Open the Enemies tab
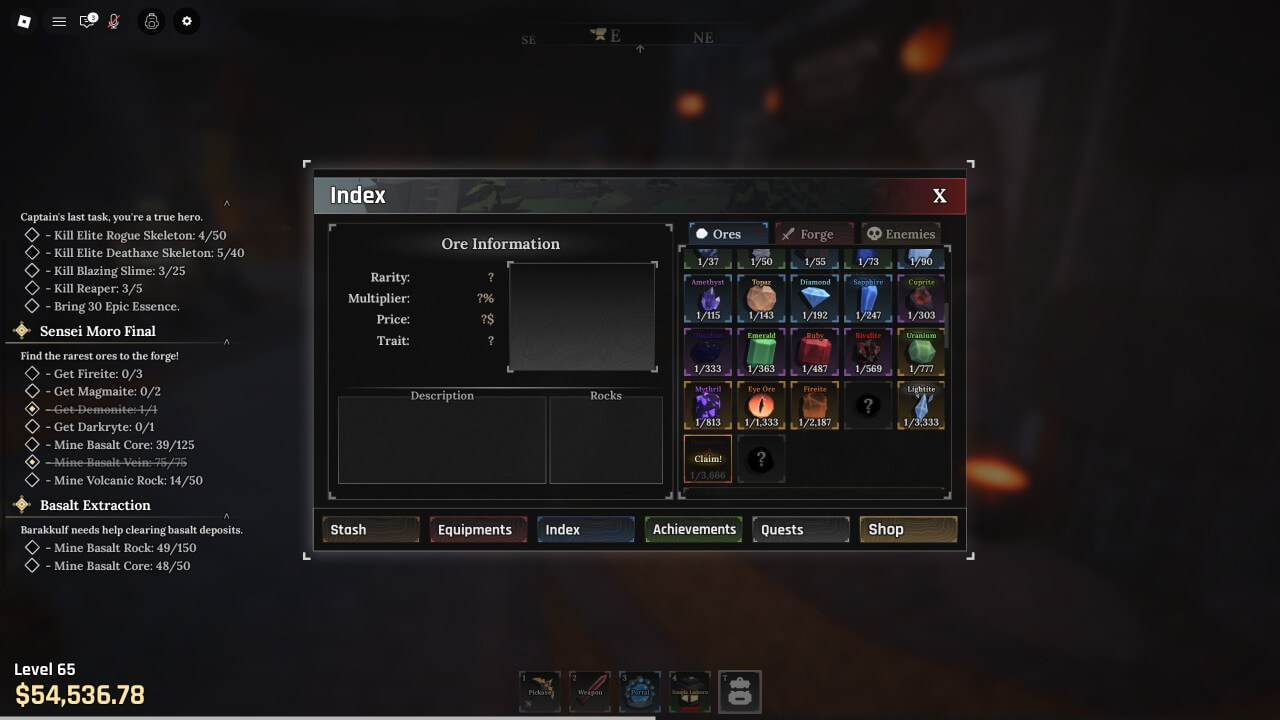This screenshot has height=720, width=1280. [x=900, y=234]
